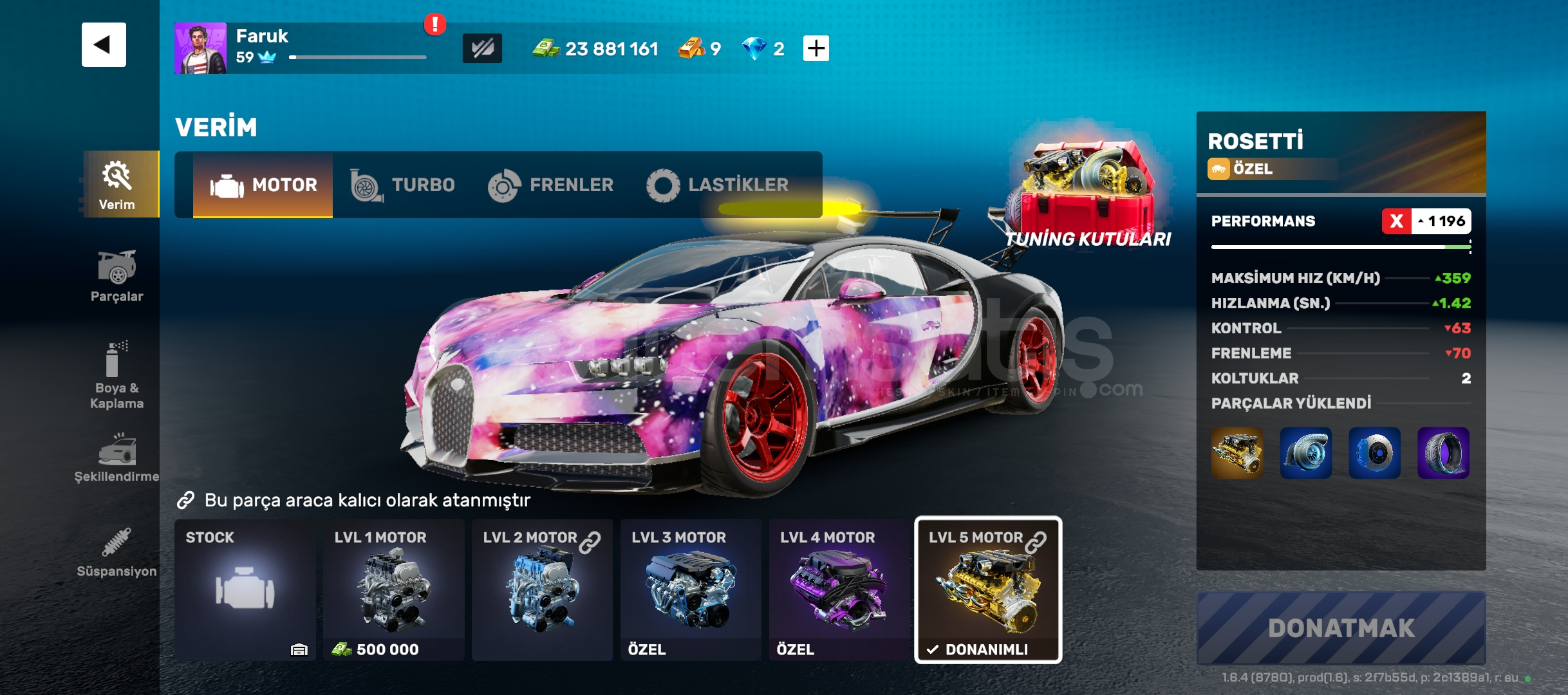Buy the LVL 1 Motor for 500 000
Screen dimensions: 1568x695
pos(393,590)
